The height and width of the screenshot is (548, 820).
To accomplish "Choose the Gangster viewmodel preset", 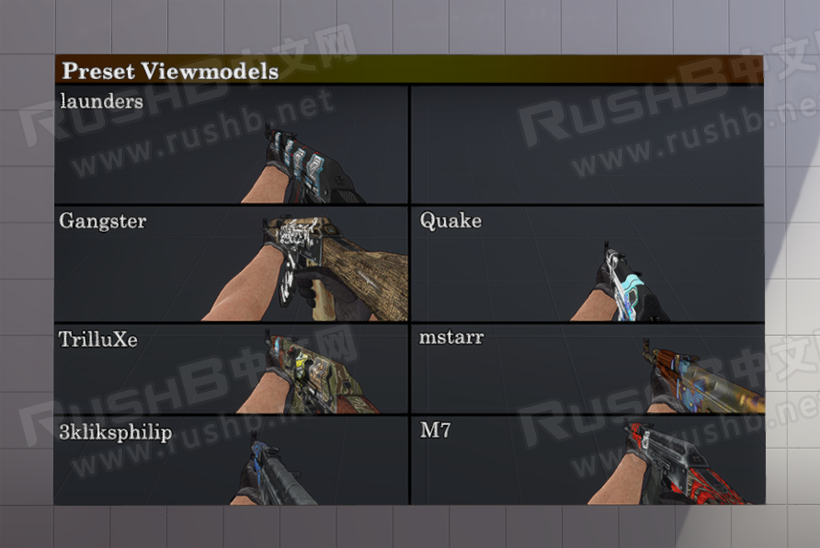I will 231,264.
